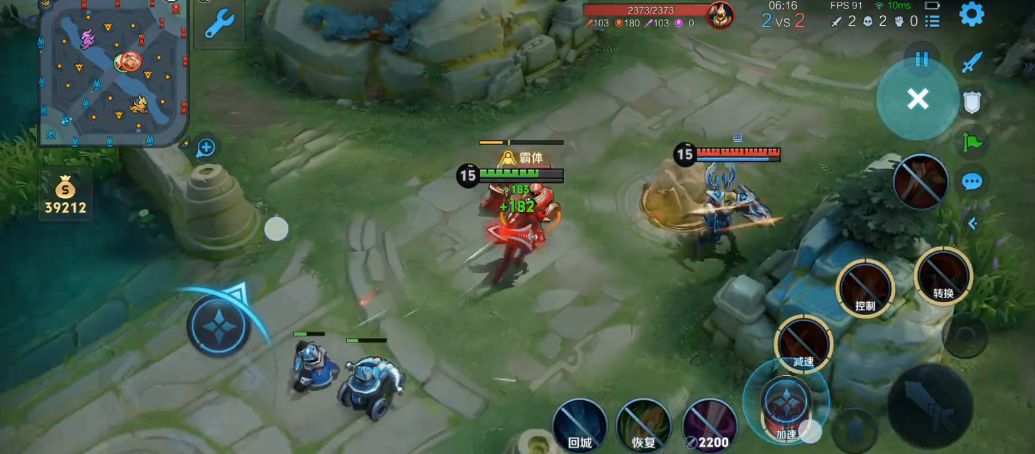The height and width of the screenshot is (454, 1035).
Task: Send the attack signal with the sword icon
Action: (x=972, y=63)
